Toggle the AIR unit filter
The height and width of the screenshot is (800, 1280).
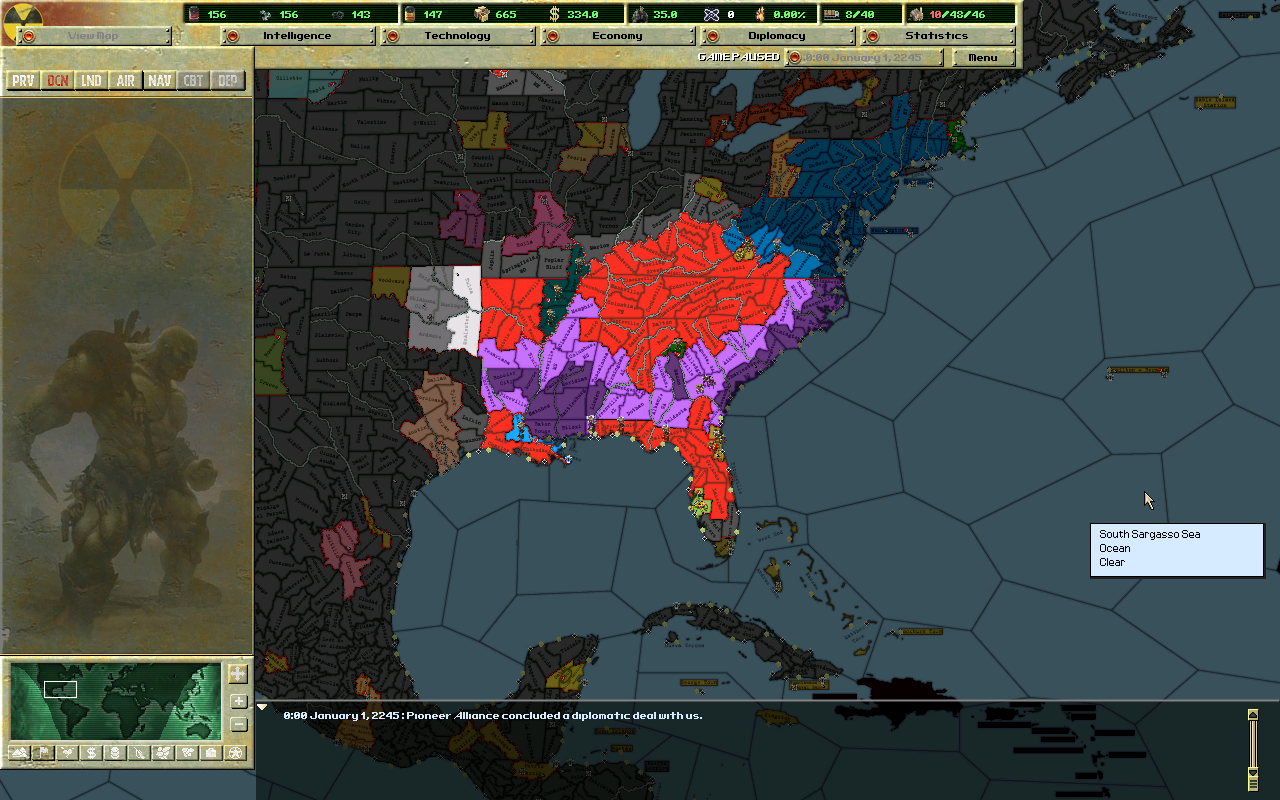pos(125,80)
